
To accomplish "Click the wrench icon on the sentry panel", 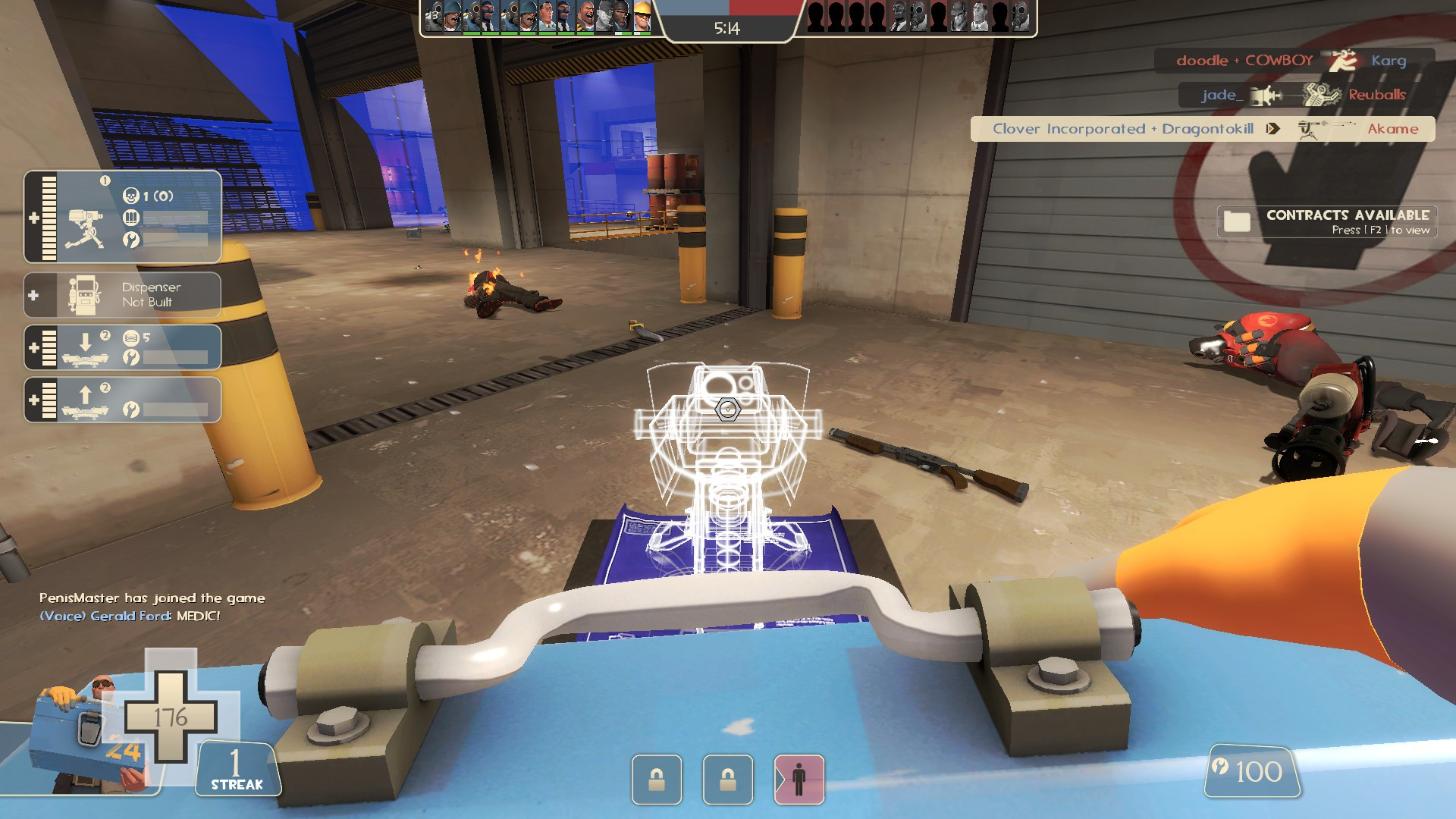I will click(x=130, y=238).
